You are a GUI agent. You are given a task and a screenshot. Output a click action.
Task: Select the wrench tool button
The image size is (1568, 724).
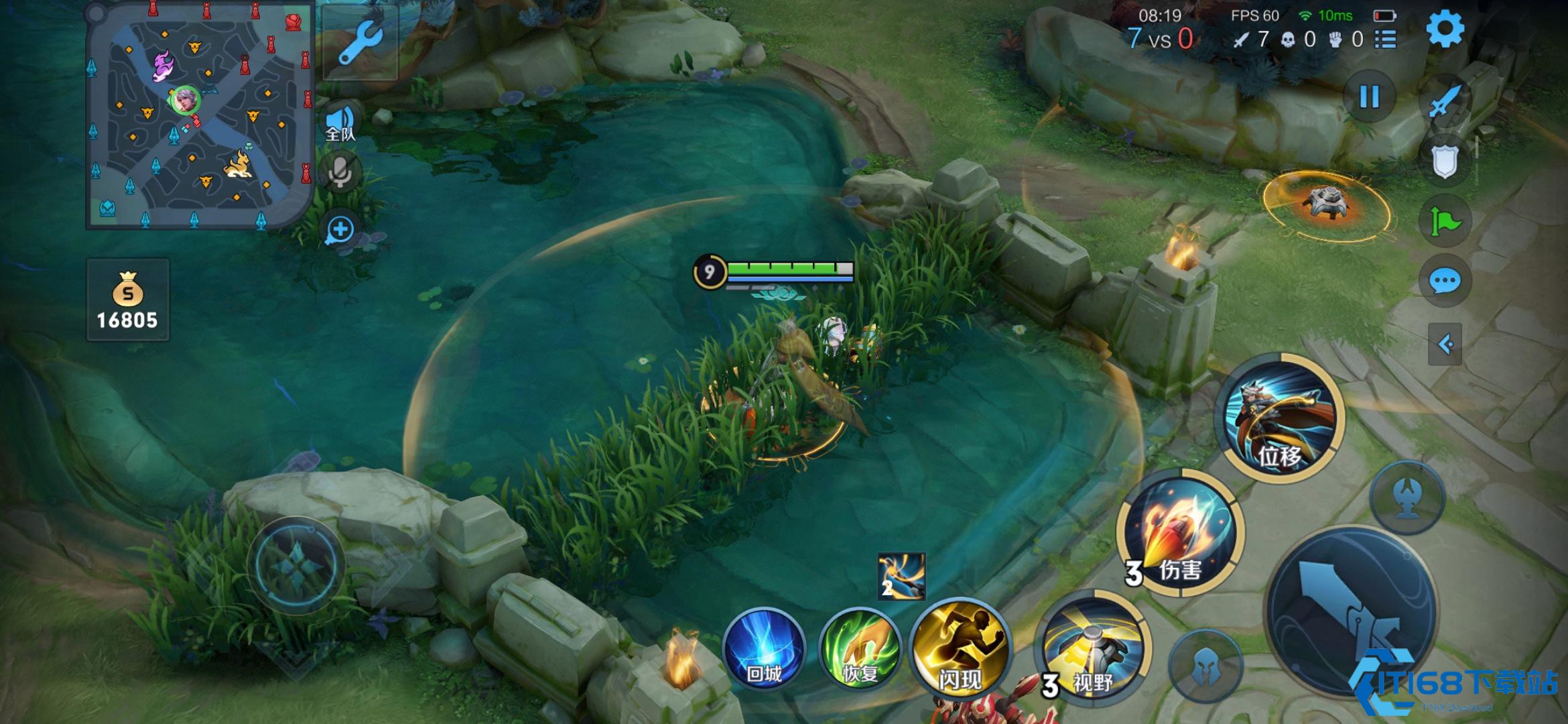point(360,42)
